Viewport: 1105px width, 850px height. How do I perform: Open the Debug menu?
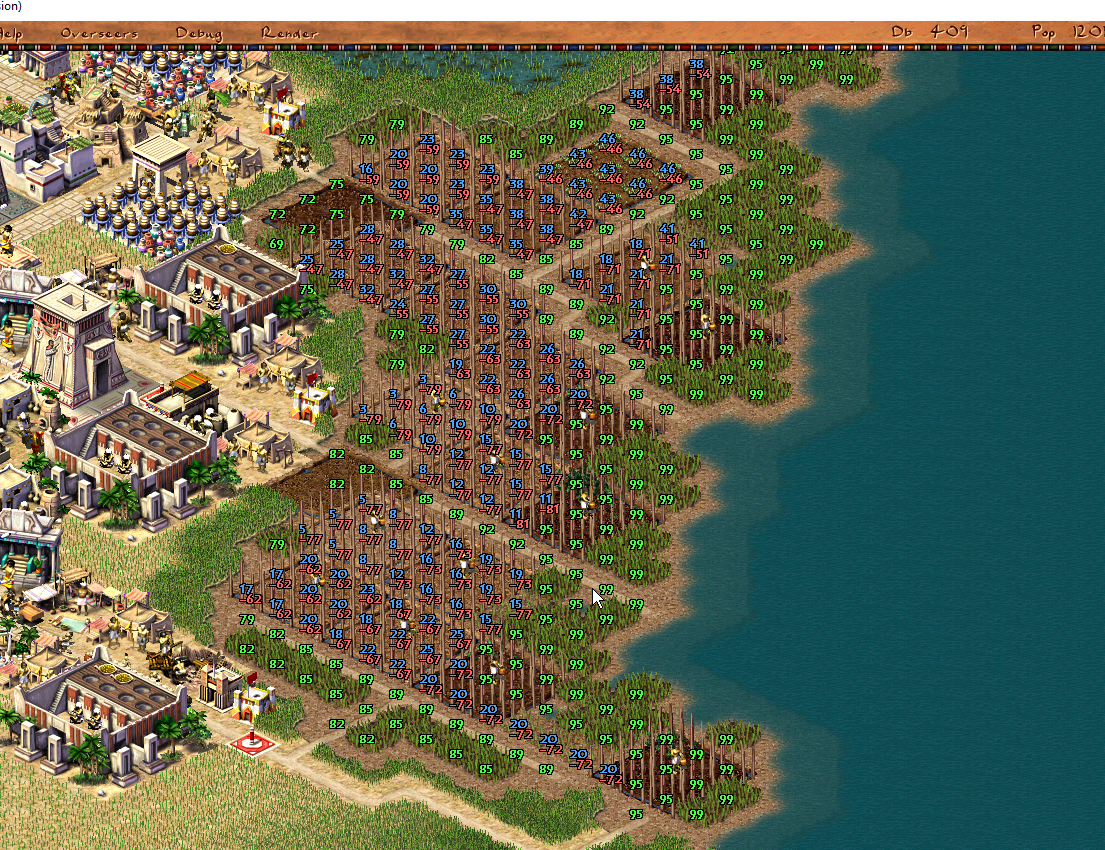(x=198, y=33)
